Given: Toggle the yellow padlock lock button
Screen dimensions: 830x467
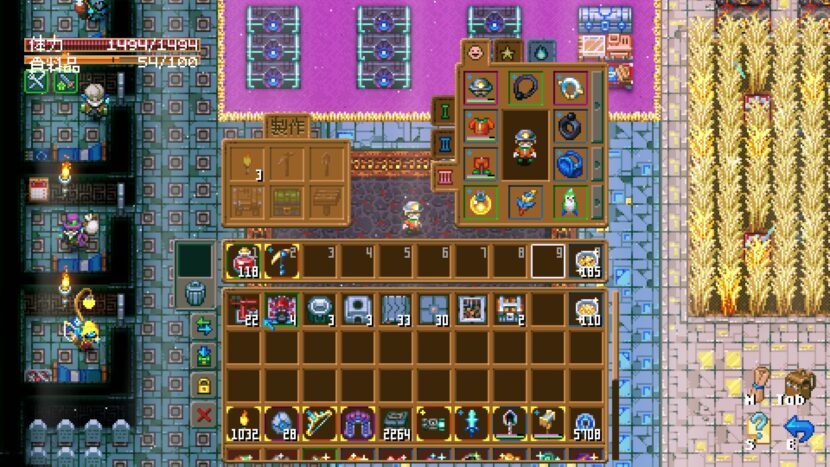Looking at the screenshot, I should 204,386.
